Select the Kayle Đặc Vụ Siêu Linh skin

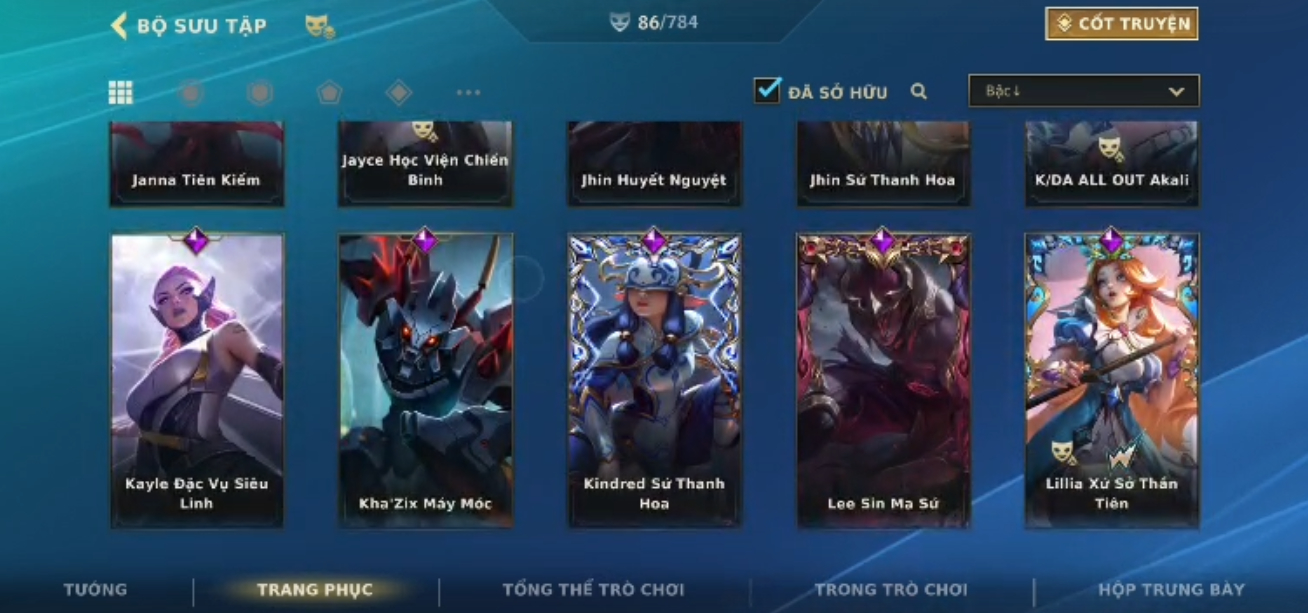[x=197, y=380]
